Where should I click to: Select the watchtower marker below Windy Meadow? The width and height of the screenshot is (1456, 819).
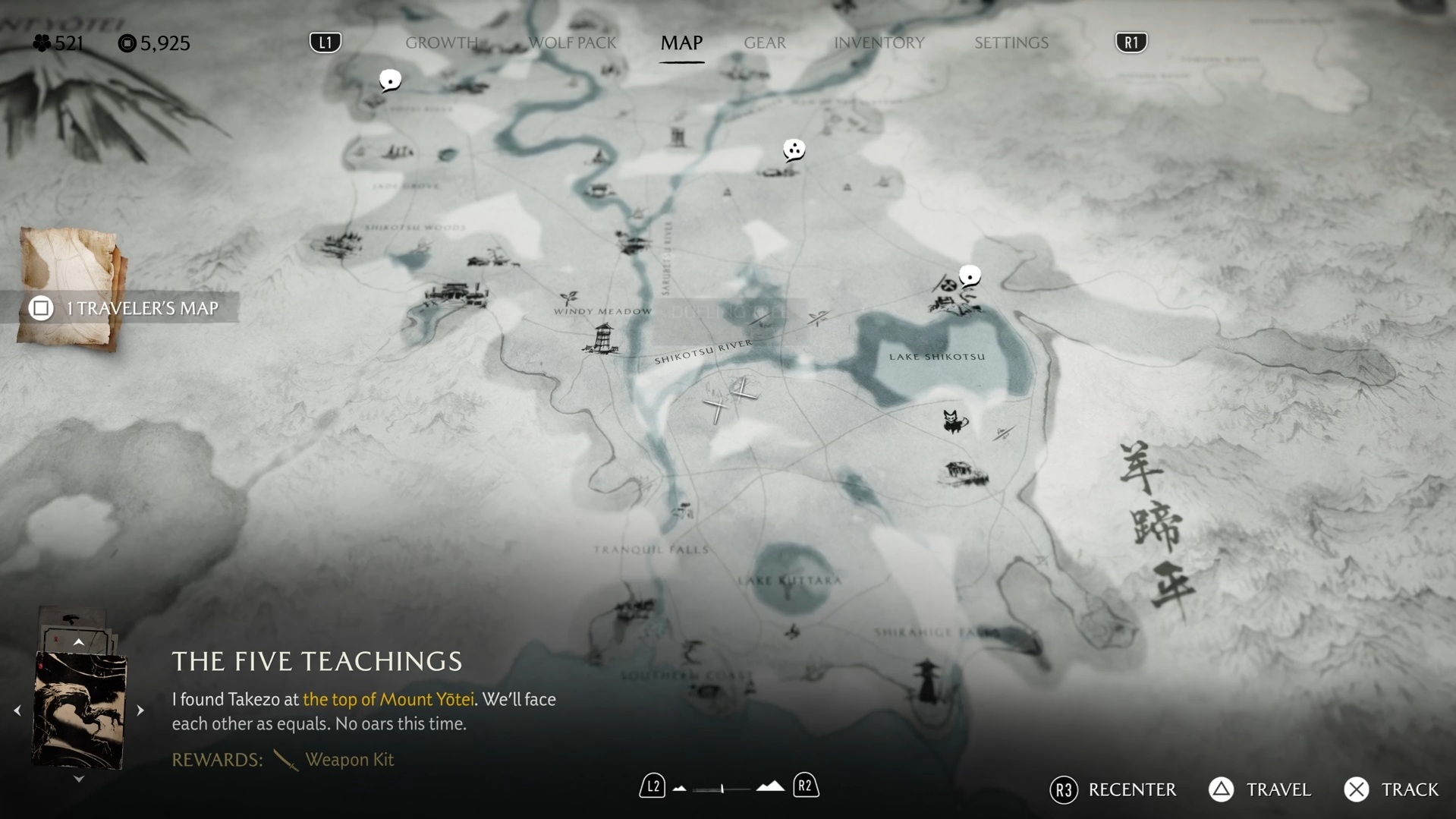pyautogui.click(x=602, y=339)
